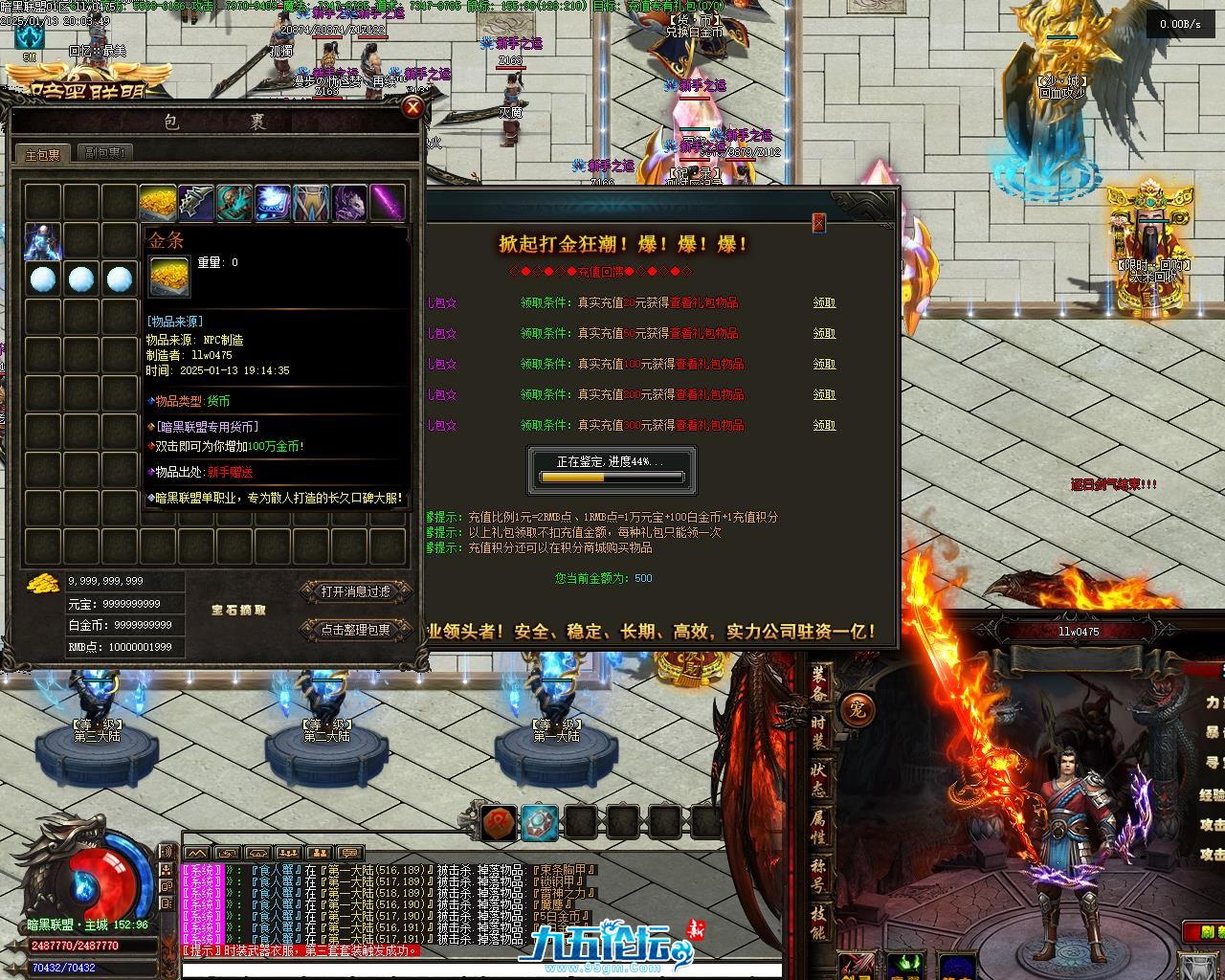The image size is (1225, 980).
Task: Use the red orb hotbar item
Action: [498, 821]
